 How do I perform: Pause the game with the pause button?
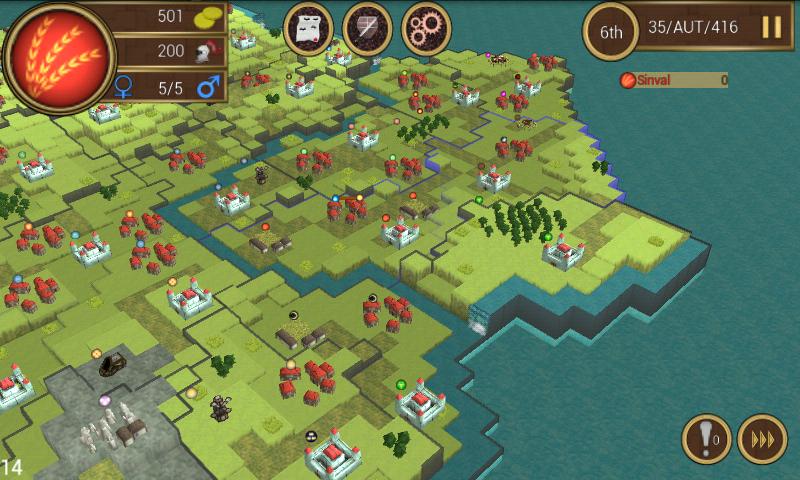tap(772, 27)
